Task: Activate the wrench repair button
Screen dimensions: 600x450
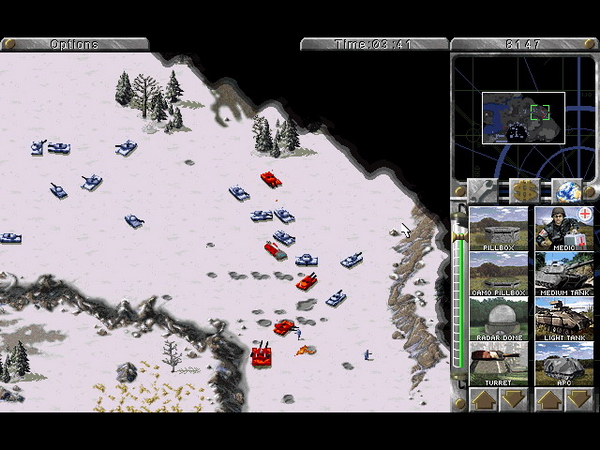Action: (484, 190)
